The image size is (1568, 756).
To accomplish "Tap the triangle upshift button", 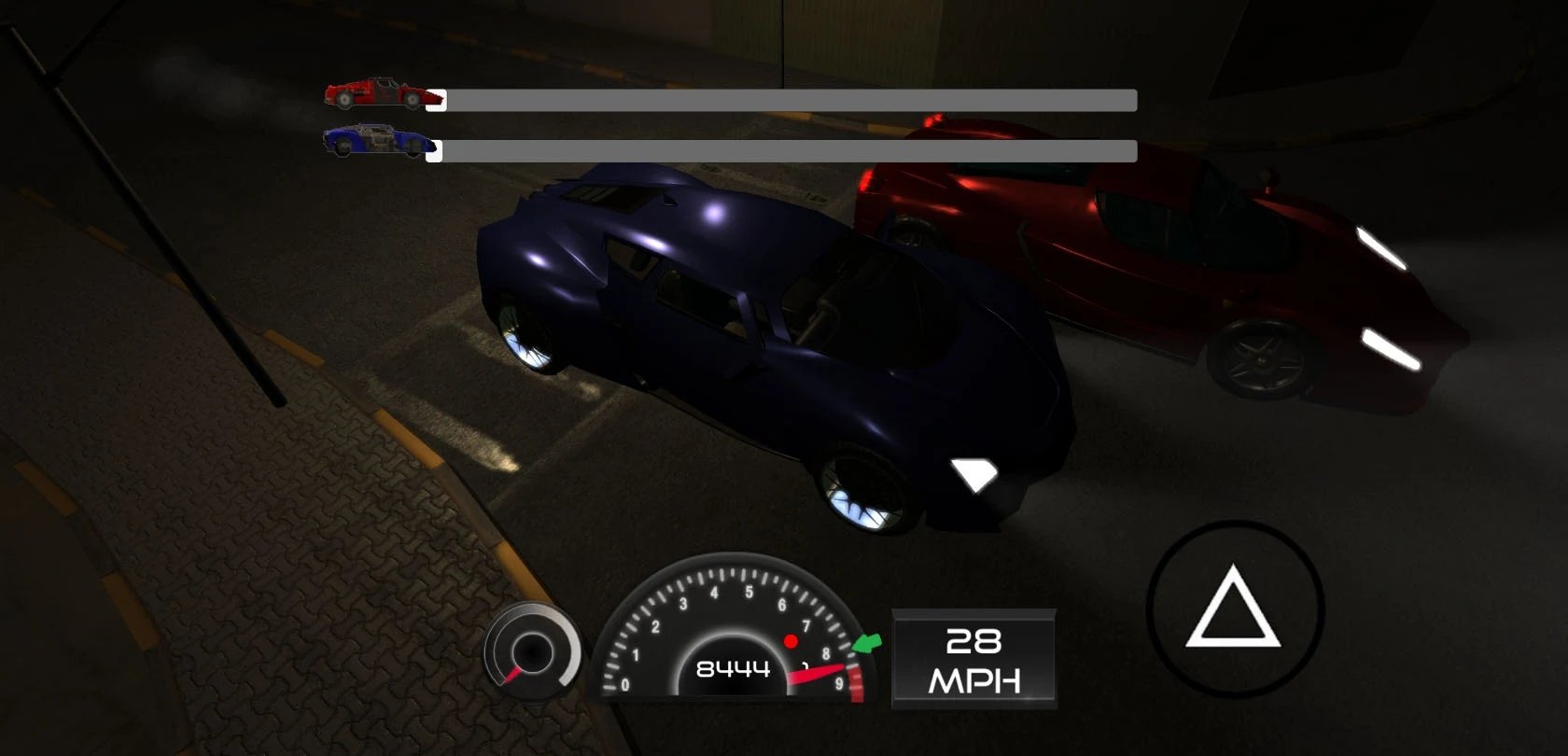I will click(1234, 610).
